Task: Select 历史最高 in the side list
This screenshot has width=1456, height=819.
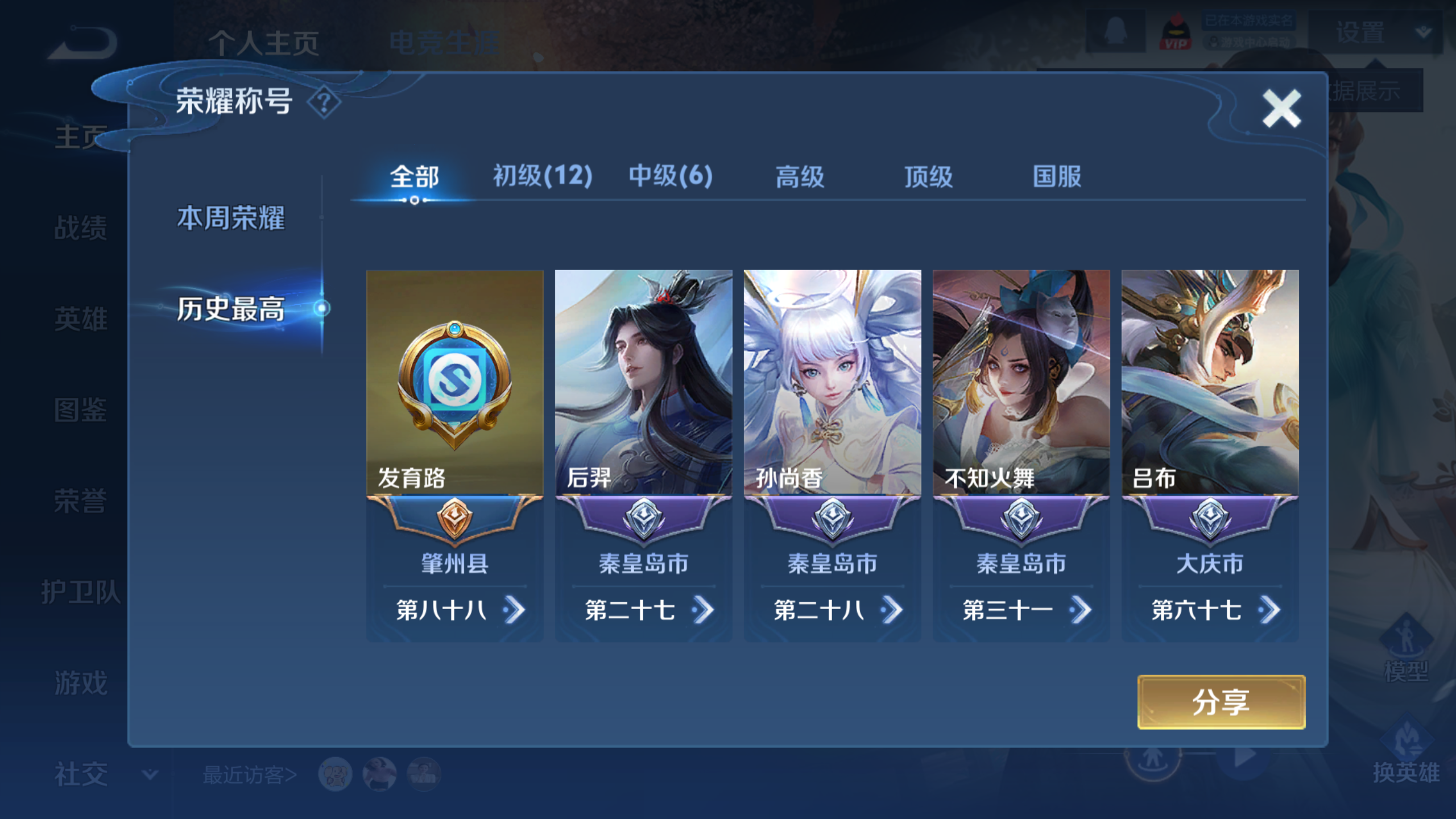Action: click(x=230, y=309)
